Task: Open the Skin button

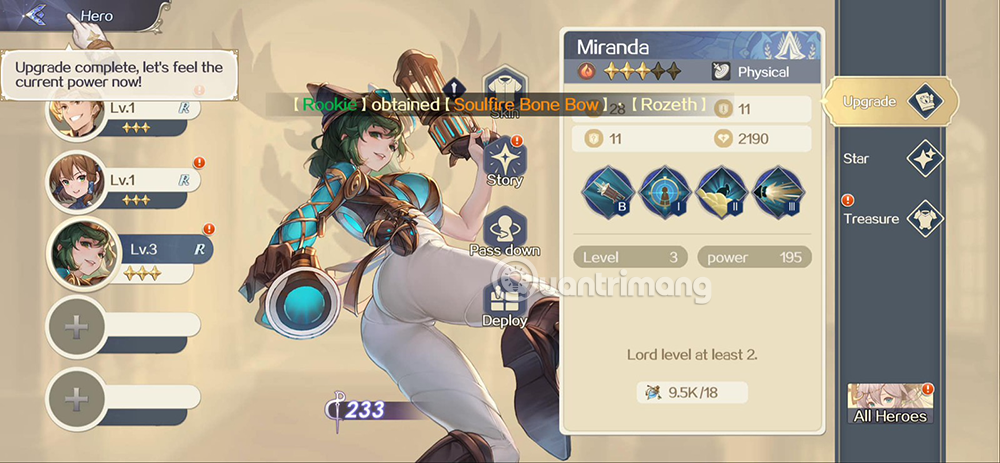Action: tap(504, 97)
